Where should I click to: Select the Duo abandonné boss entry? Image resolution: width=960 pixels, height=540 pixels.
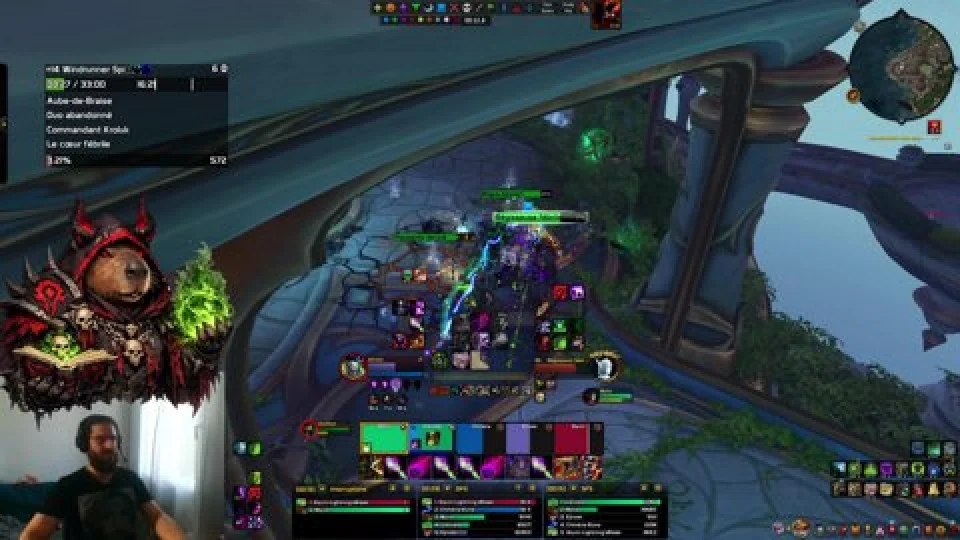(78, 115)
